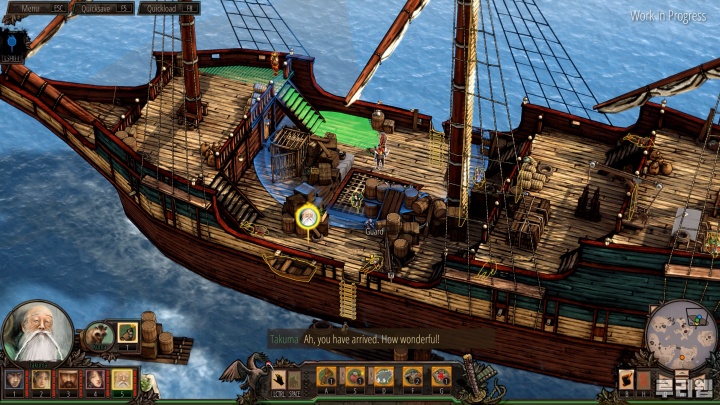Click the Quicksave button

(105, 8)
